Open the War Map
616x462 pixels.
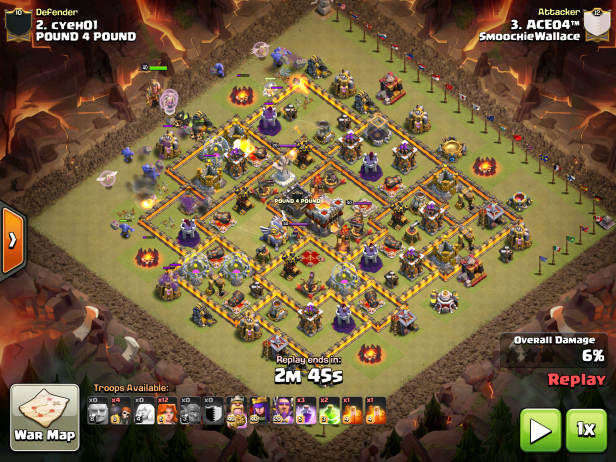[44, 417]
